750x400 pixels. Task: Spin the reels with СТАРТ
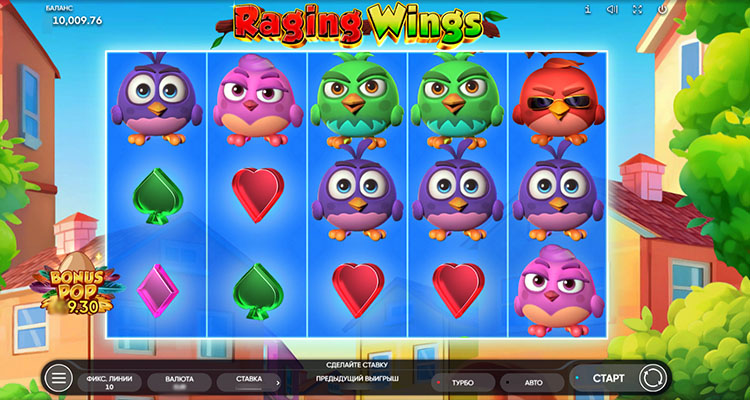tap(608, 379)
